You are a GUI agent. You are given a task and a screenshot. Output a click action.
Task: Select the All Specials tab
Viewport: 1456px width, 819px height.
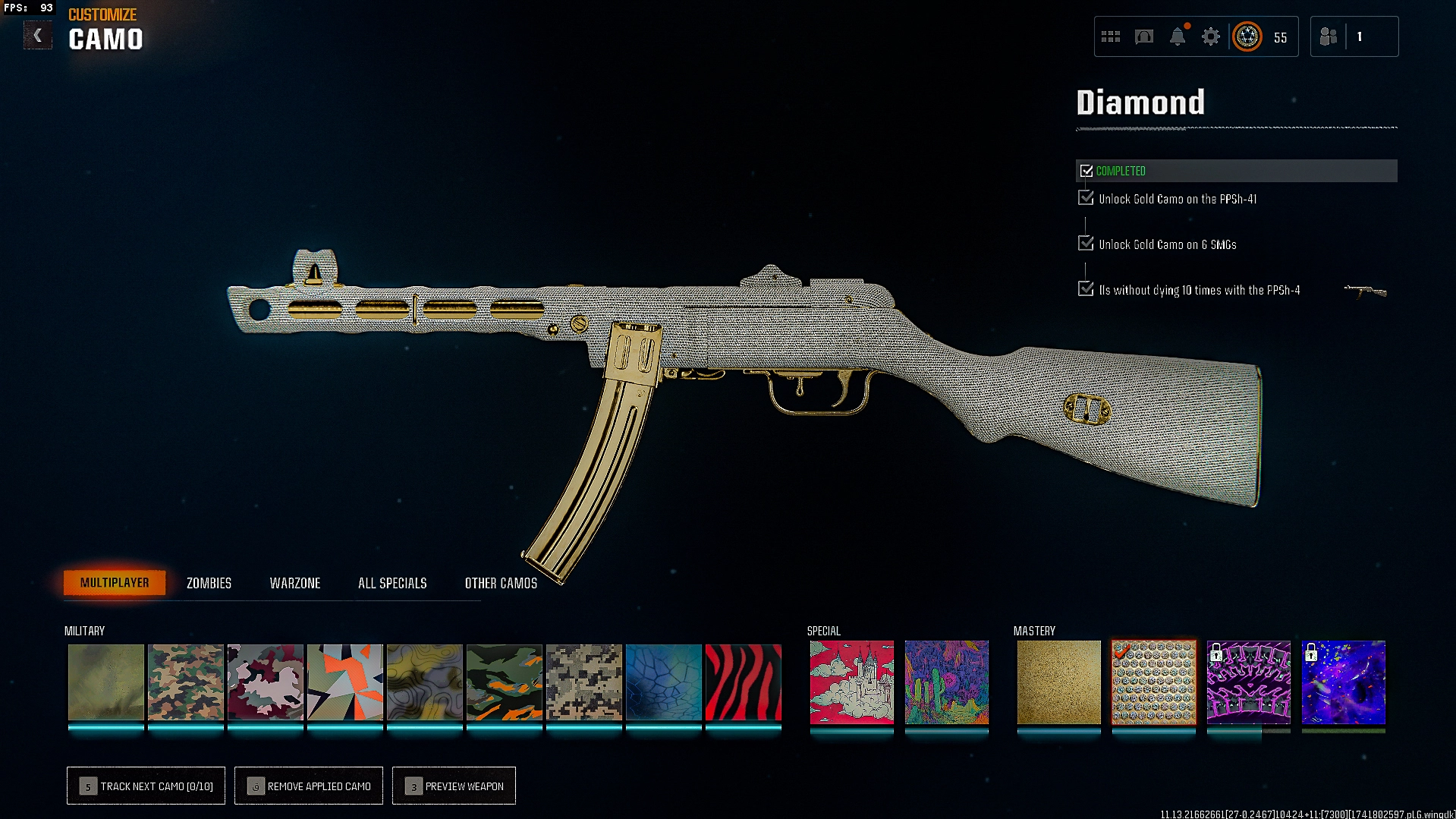(392, 583)
